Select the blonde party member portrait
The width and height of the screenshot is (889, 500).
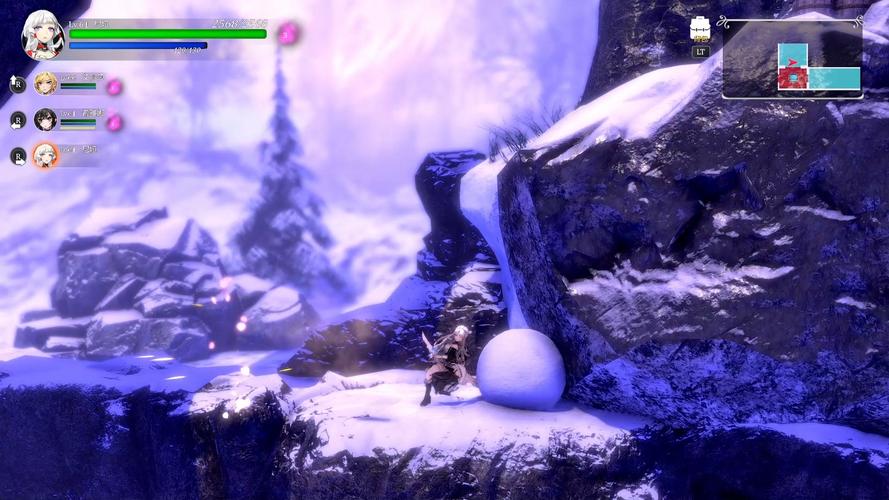point(45,83)
